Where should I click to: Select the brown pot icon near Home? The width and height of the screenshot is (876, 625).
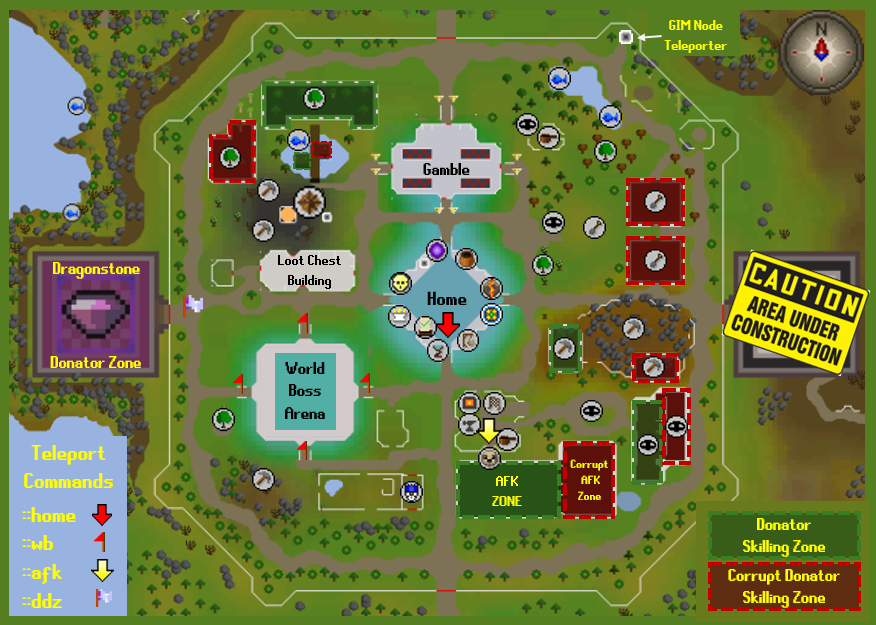point(466,259)
